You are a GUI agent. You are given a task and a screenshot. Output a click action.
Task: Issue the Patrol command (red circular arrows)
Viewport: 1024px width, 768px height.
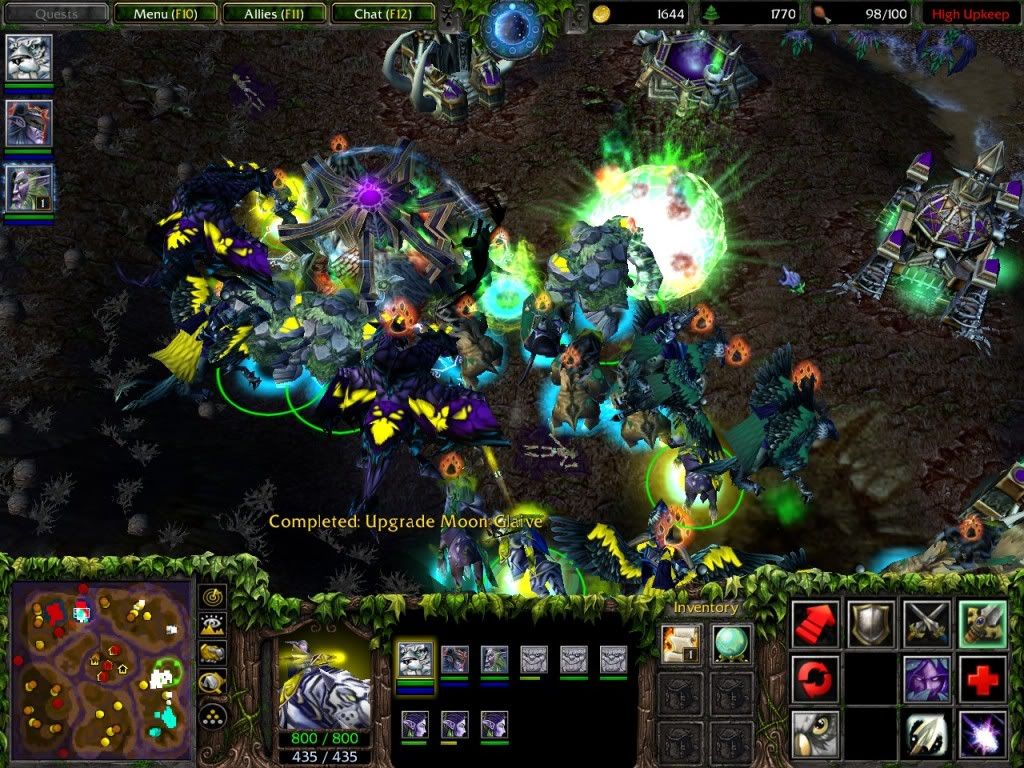pos(815,679)
